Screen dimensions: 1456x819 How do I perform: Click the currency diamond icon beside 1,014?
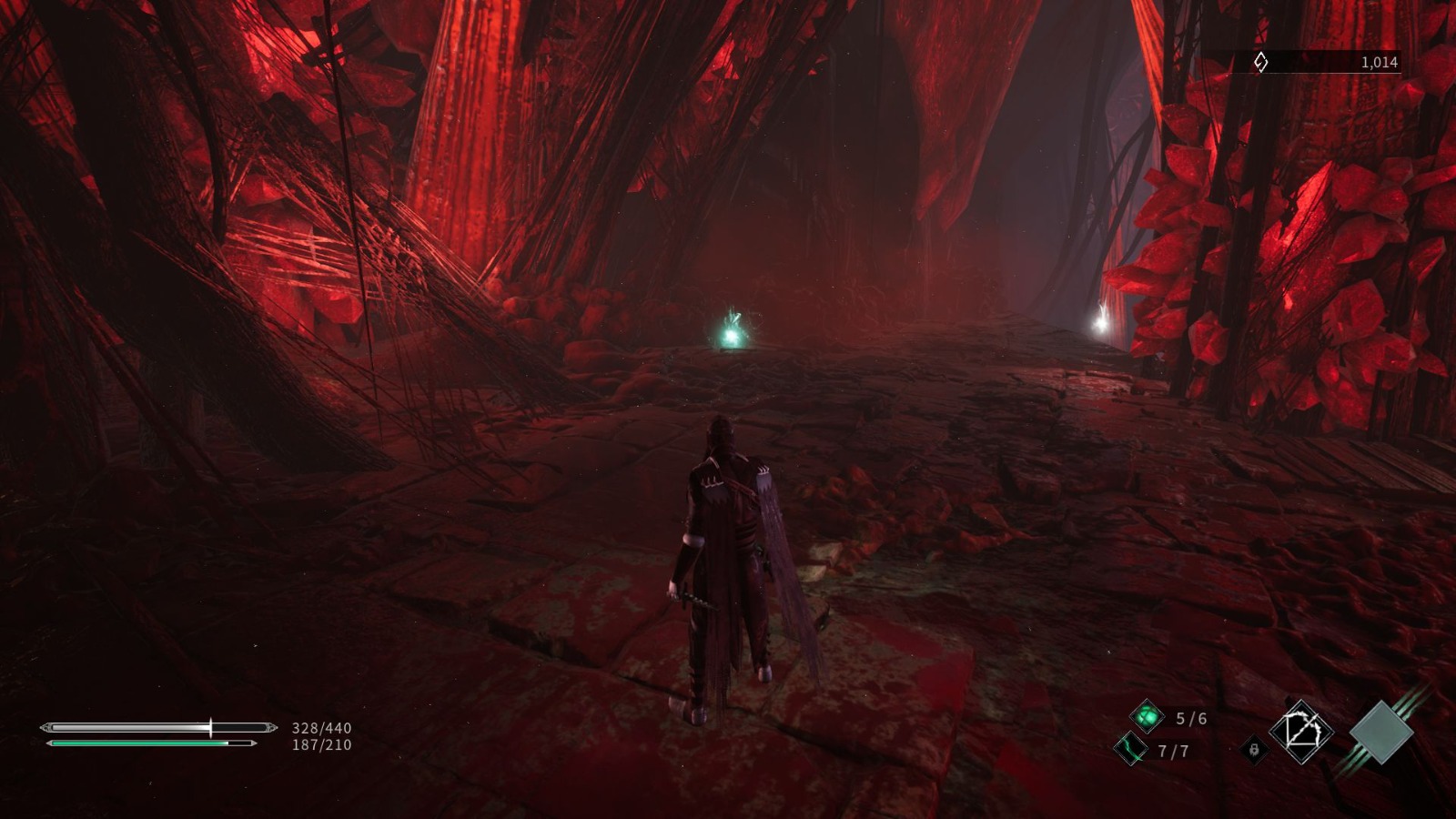(1259, 63)
